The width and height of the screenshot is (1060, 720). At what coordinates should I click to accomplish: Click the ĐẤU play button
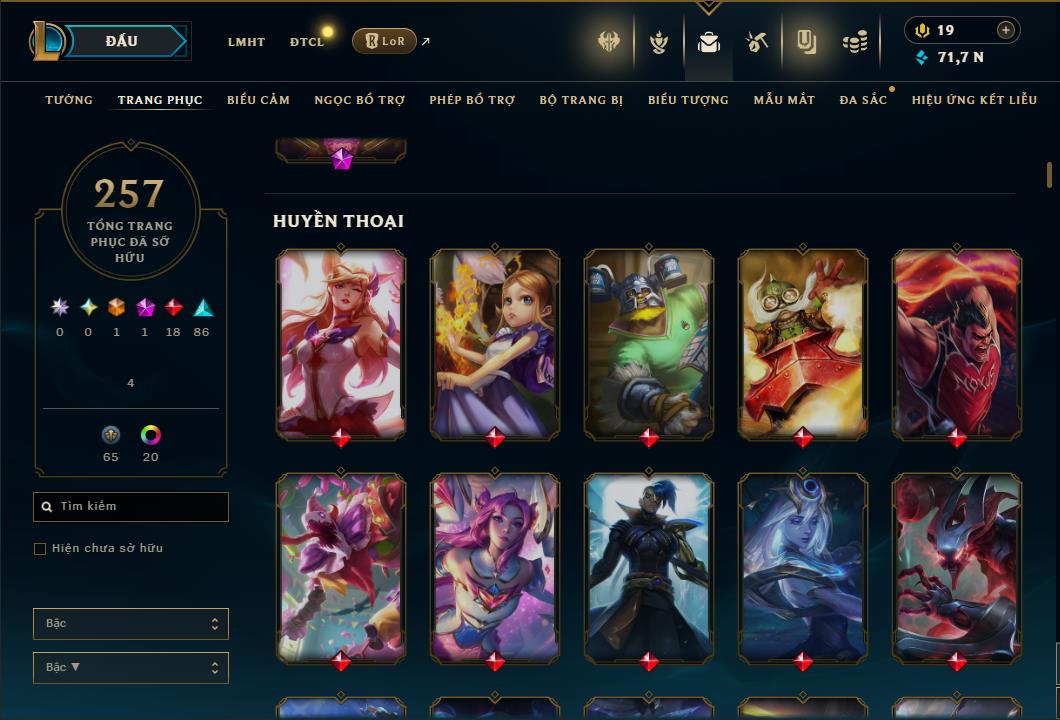click(x=122, y=41)
